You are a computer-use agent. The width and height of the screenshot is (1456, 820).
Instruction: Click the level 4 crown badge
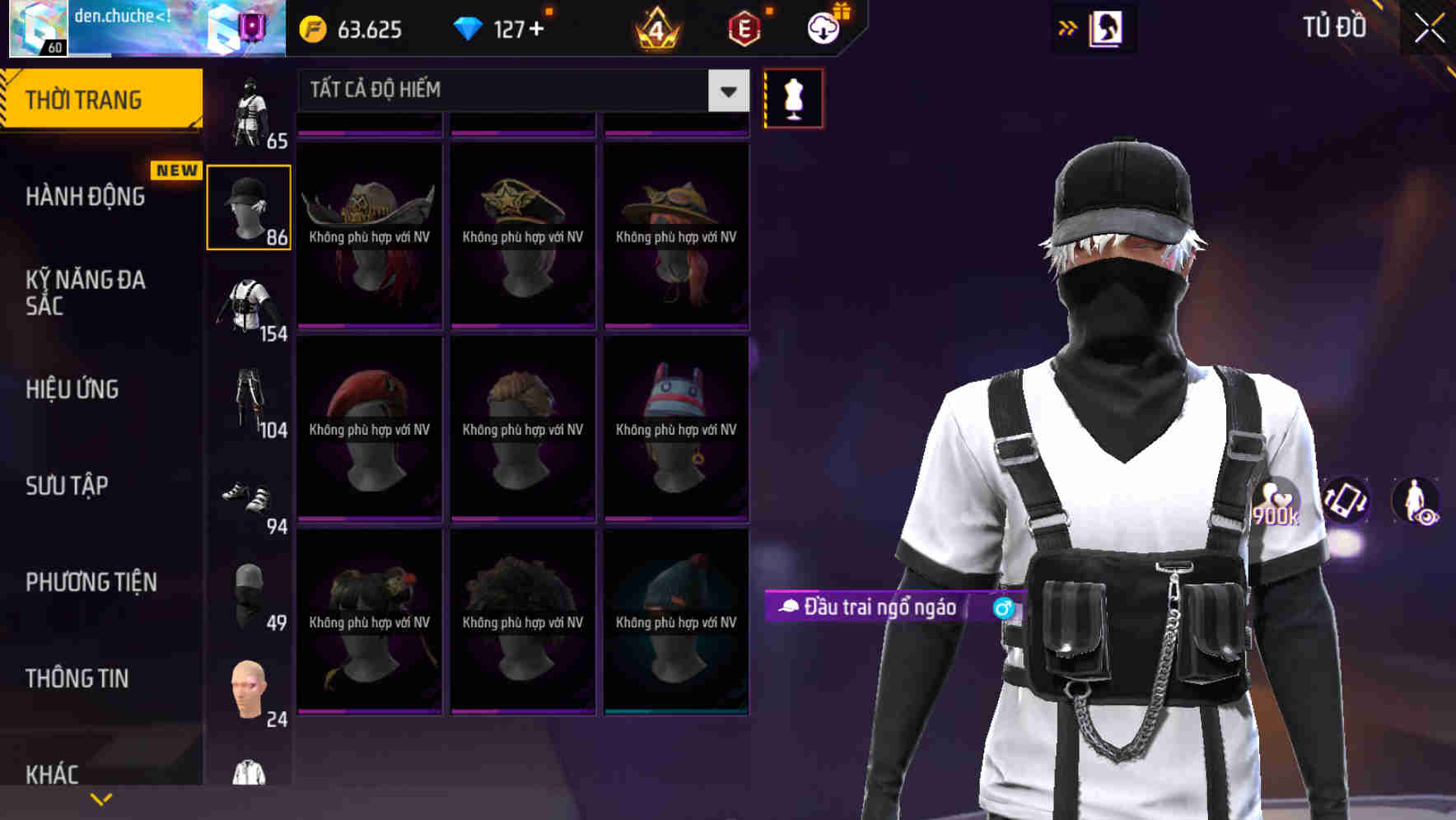coord(656,29)
